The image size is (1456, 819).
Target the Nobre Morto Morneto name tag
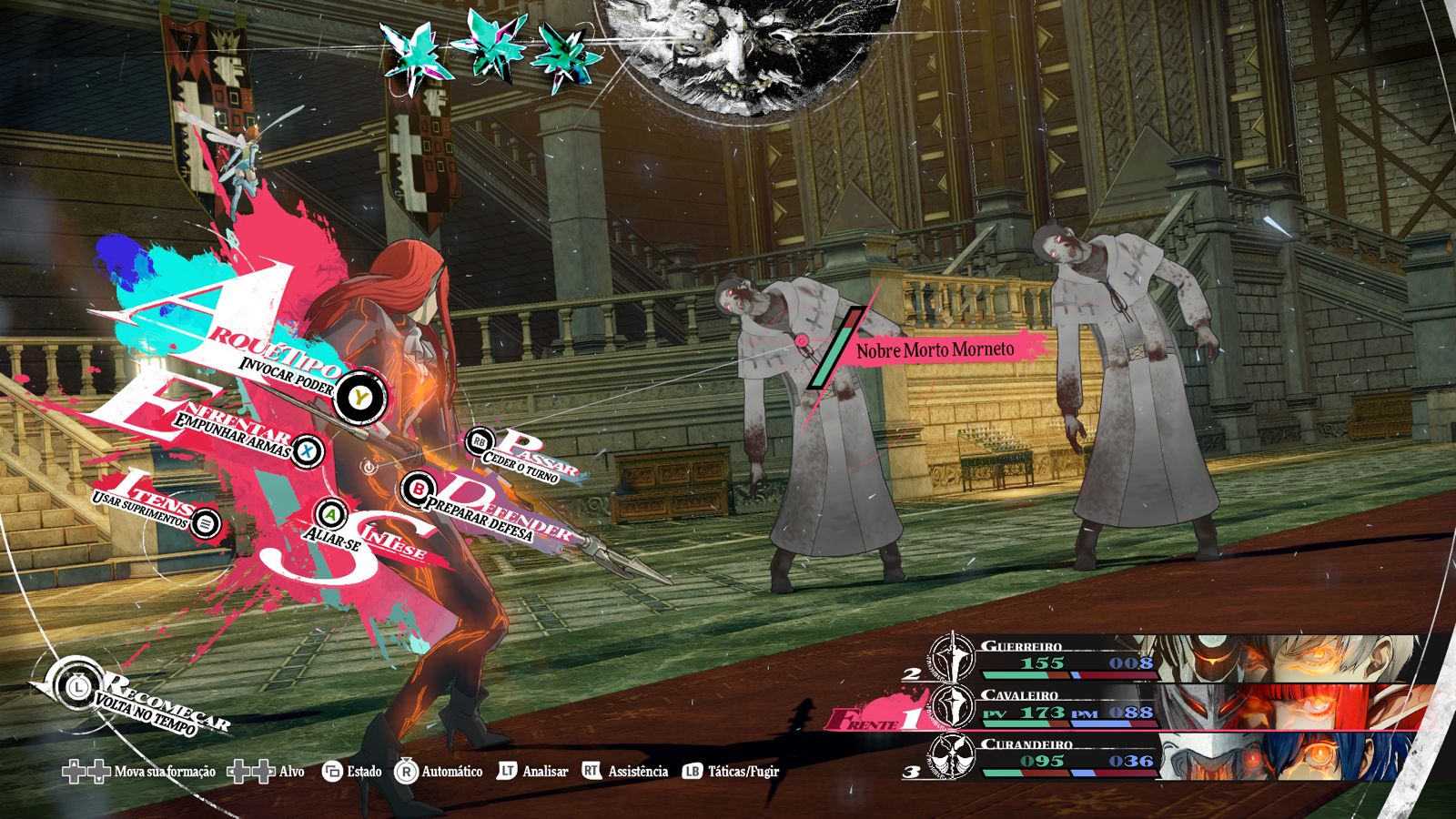pos(935,349)
